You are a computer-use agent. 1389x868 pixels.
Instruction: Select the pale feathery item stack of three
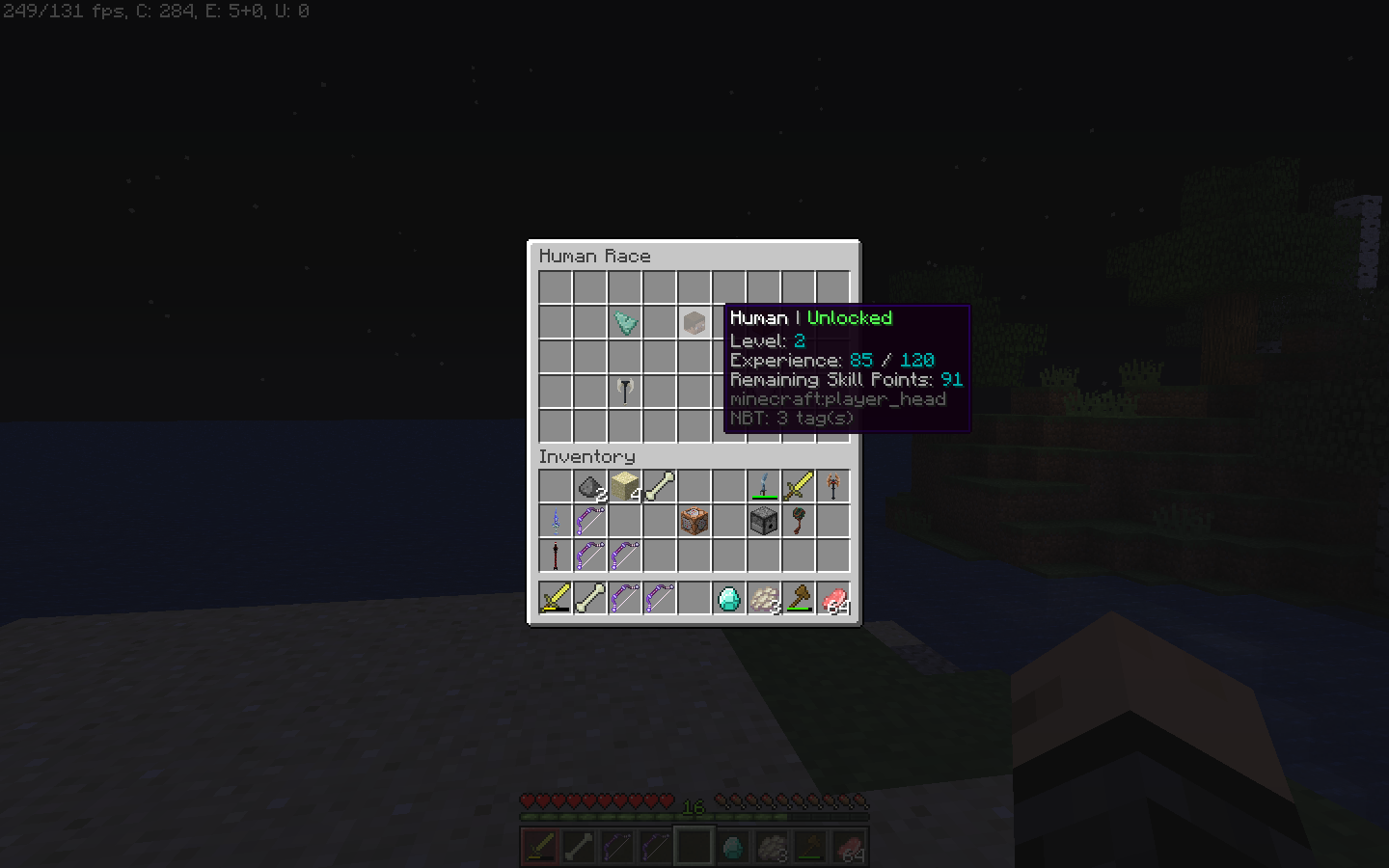tap(763, 599)
